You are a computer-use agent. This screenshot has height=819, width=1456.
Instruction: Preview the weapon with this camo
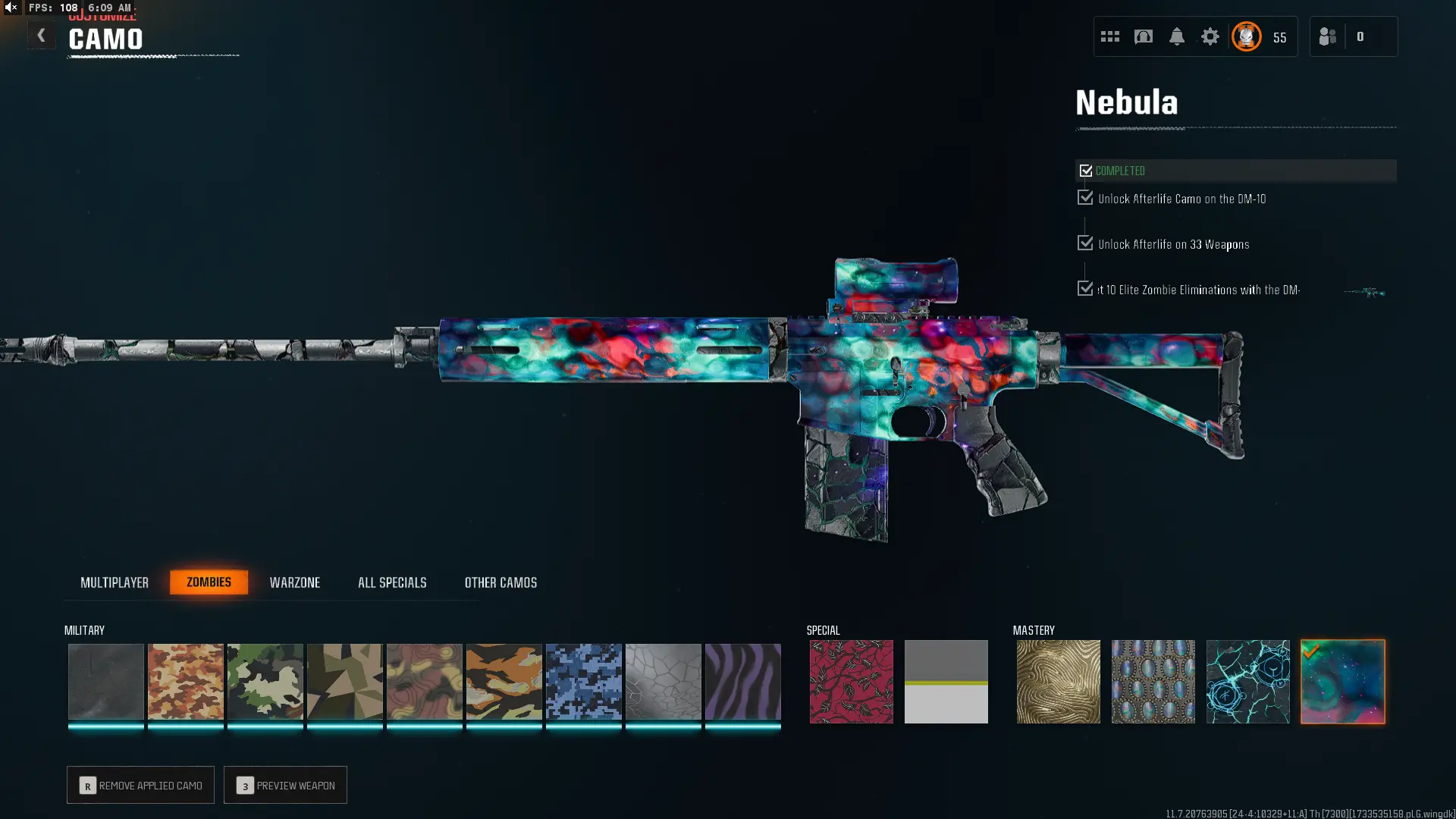coord(285,785)
